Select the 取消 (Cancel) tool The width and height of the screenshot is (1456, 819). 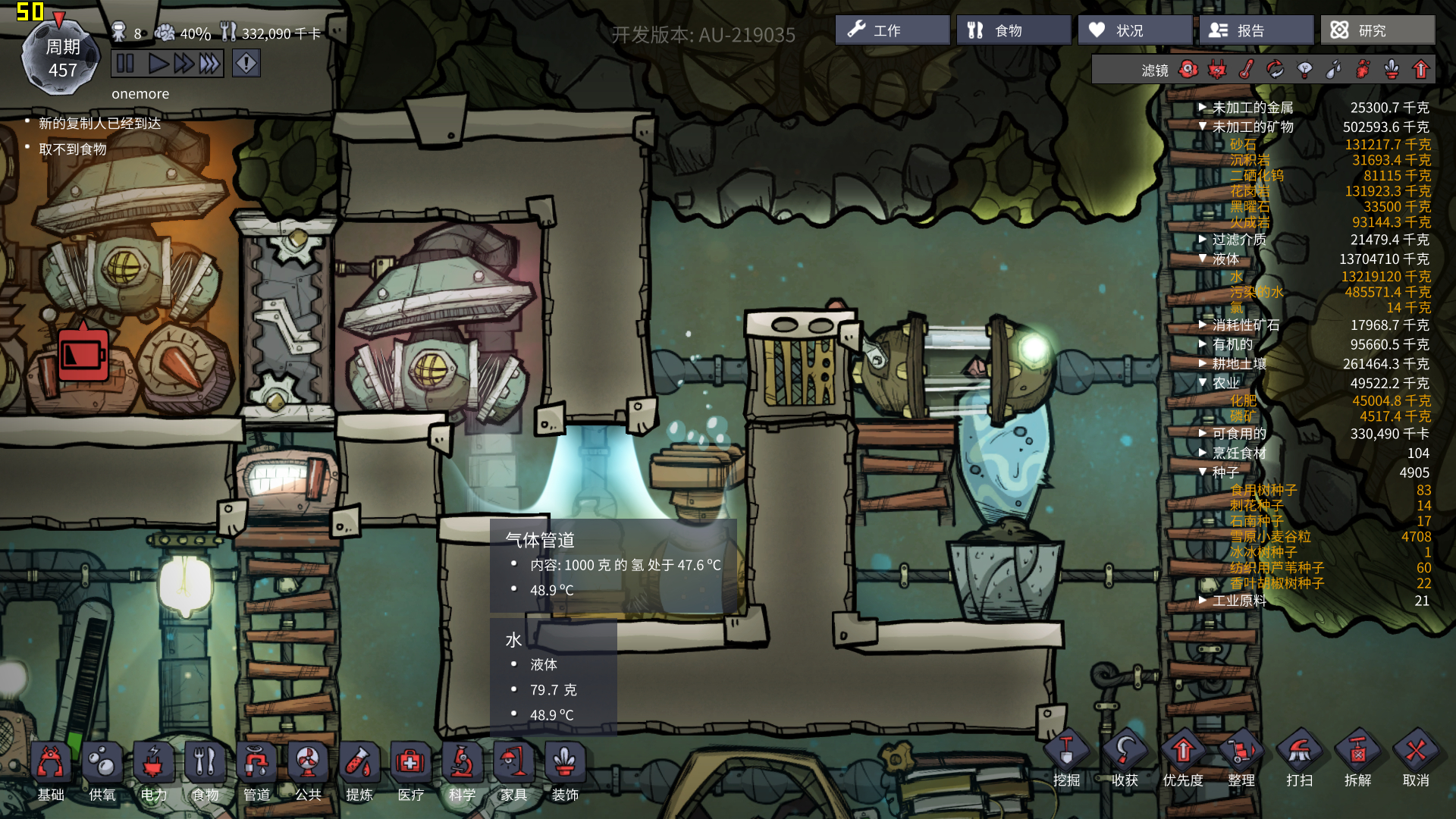pyautogui.click(x=1416, y=758)
